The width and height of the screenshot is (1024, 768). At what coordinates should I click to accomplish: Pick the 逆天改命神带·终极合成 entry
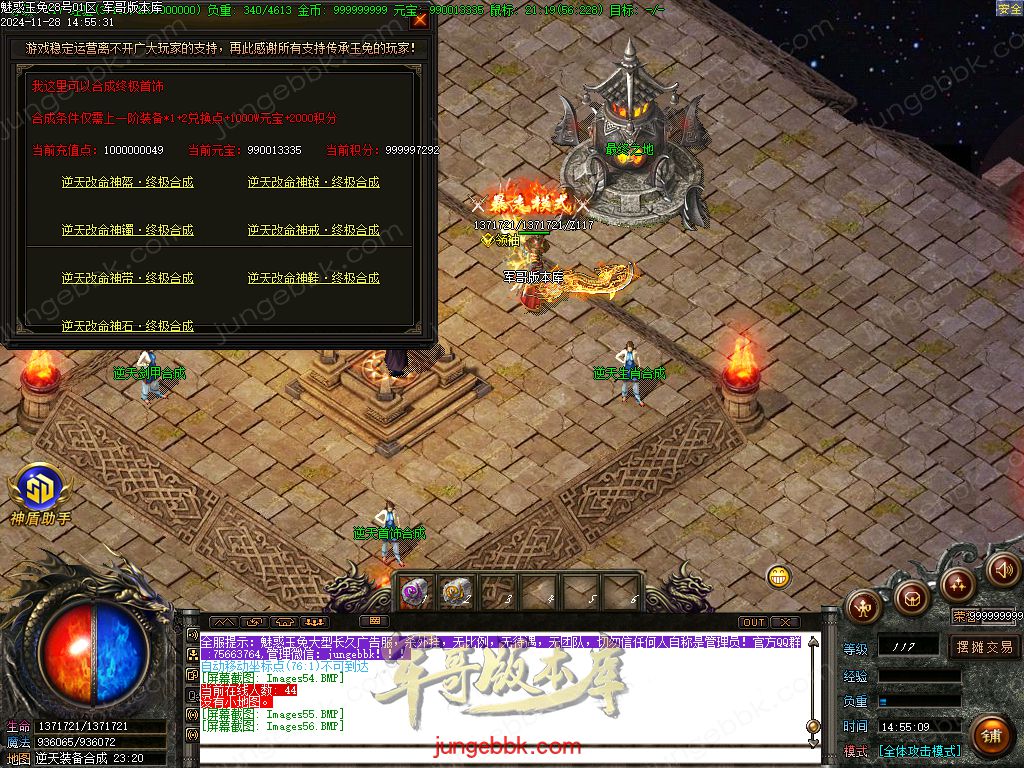[x=127, y=278]
